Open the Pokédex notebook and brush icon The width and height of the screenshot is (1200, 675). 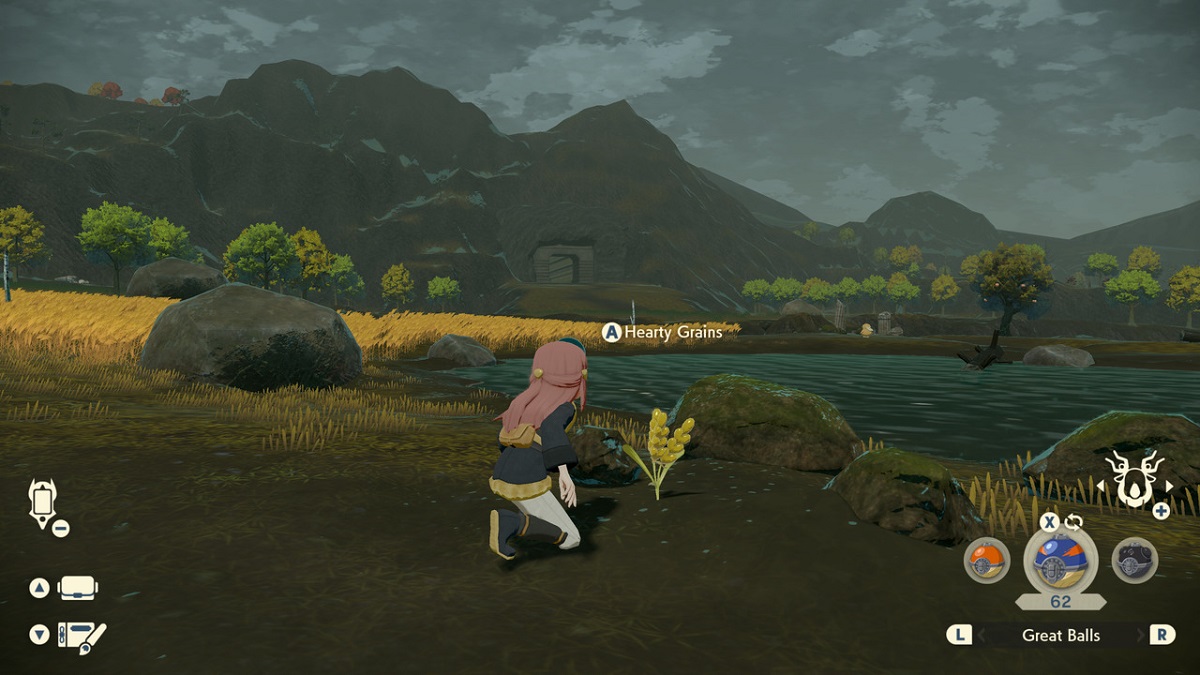(82, 636)
